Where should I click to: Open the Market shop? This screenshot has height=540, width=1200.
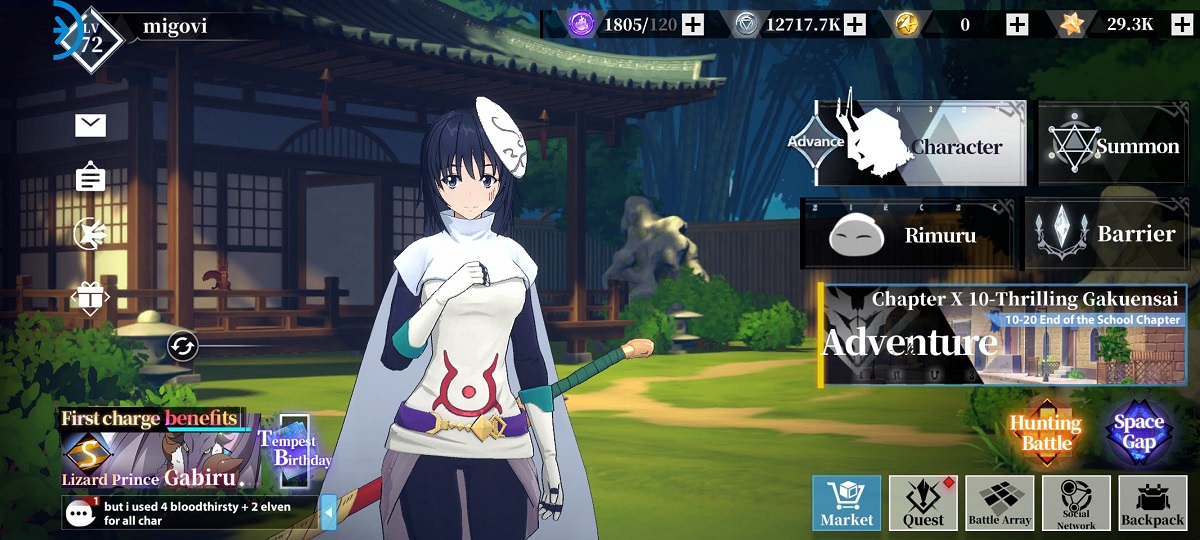pos(846,502)
